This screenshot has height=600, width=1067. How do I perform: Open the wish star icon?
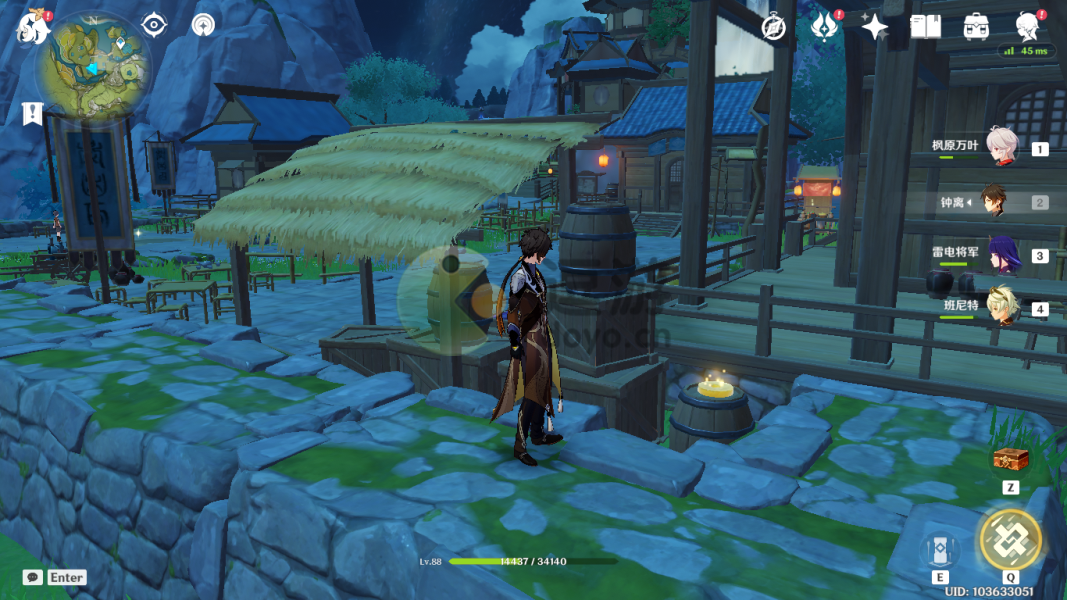coord(875,27)
